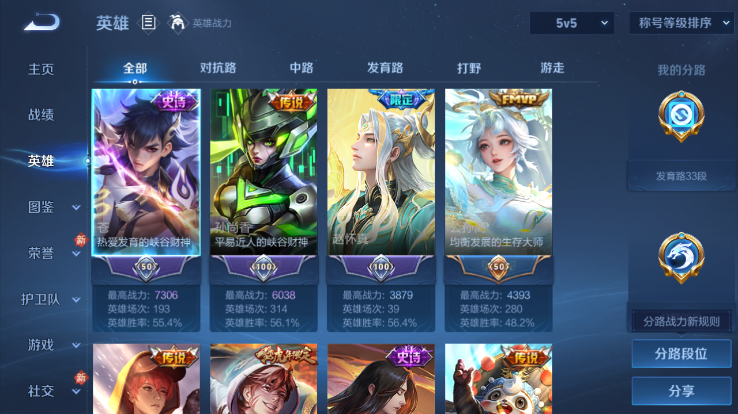Switch to the 全部 heroes tab

click(135, 68)
